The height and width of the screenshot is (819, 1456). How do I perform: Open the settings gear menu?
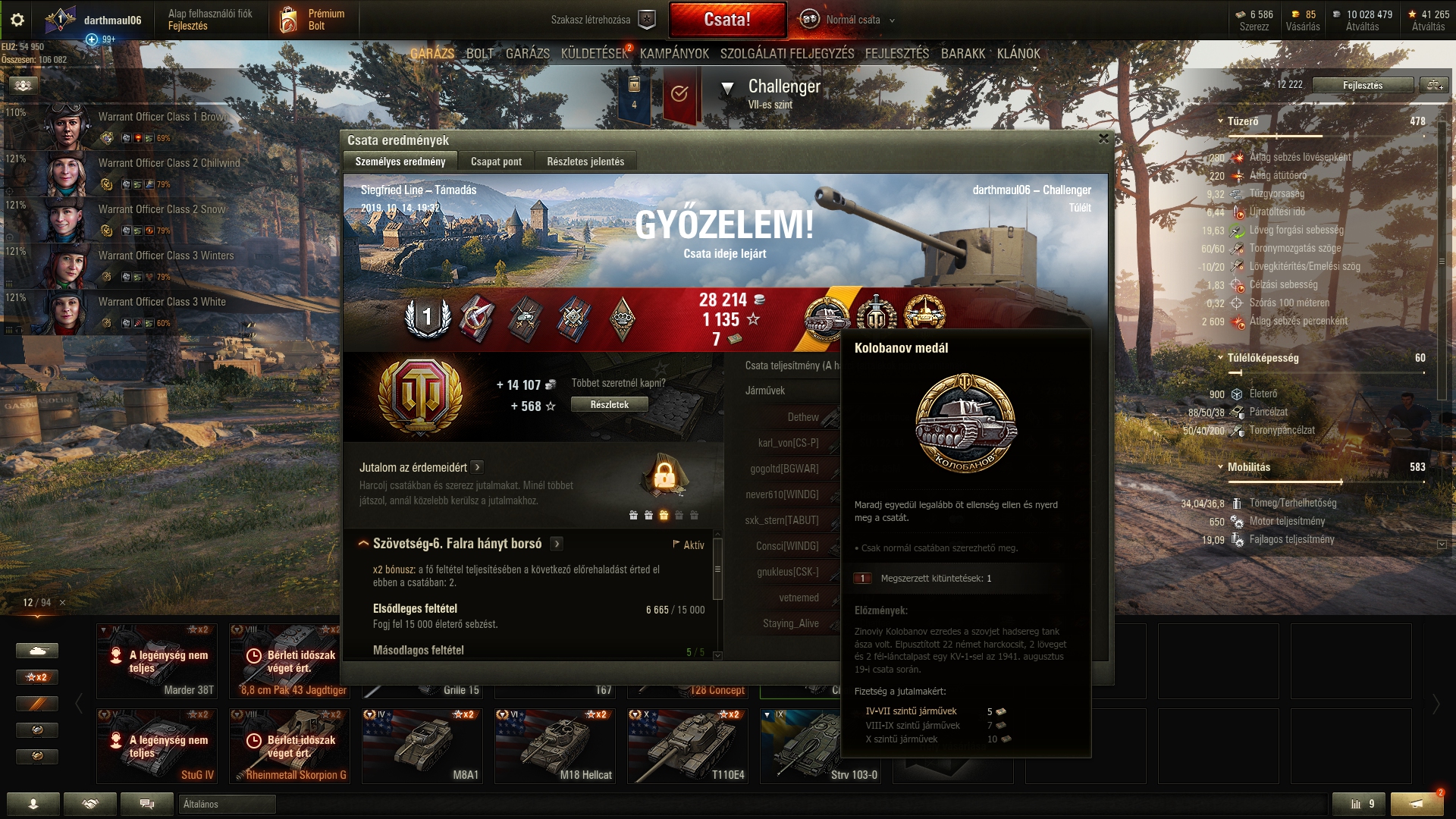[x=17, y=20]
